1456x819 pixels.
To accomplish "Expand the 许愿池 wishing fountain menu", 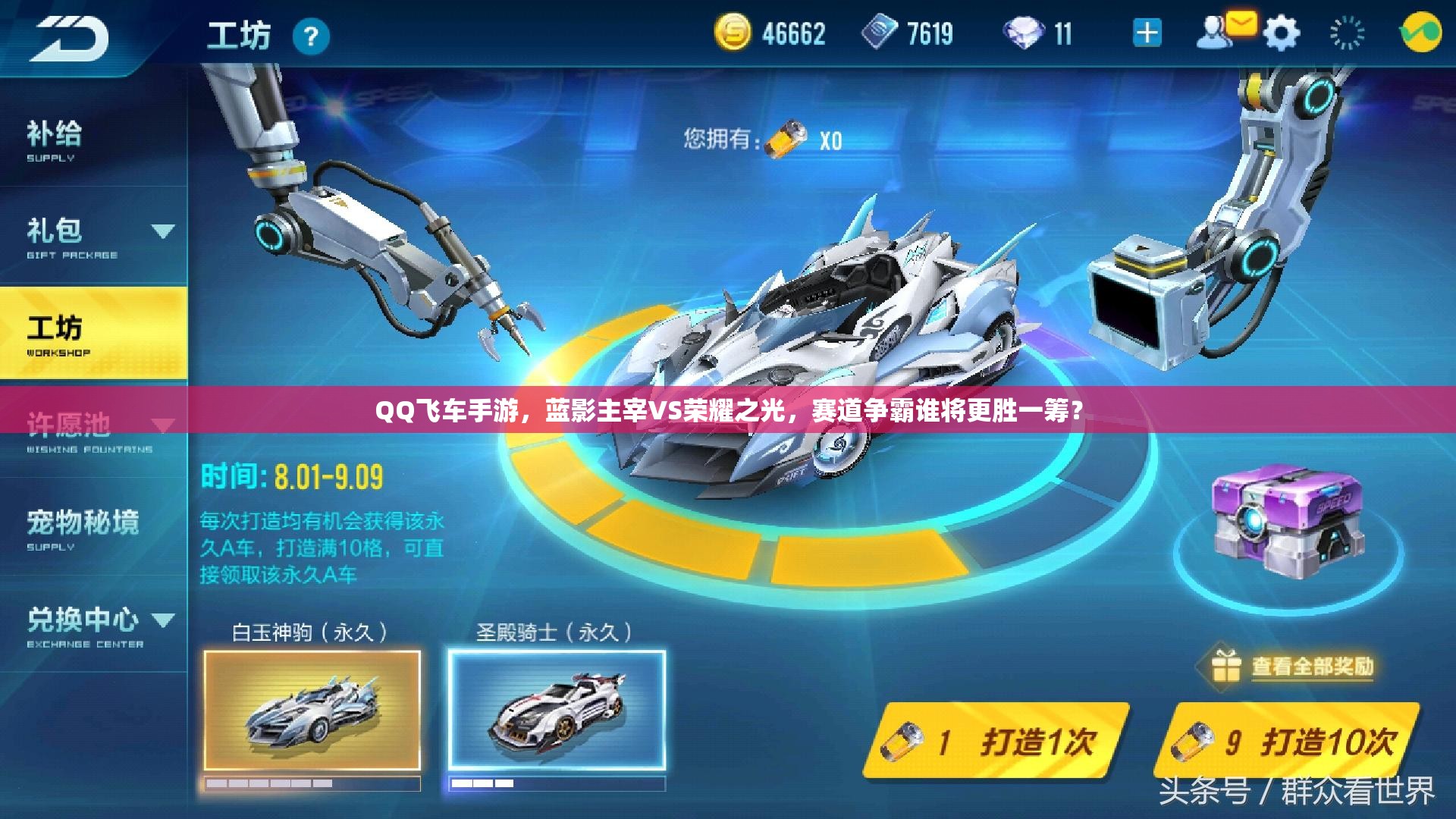I will click(163, 423).
